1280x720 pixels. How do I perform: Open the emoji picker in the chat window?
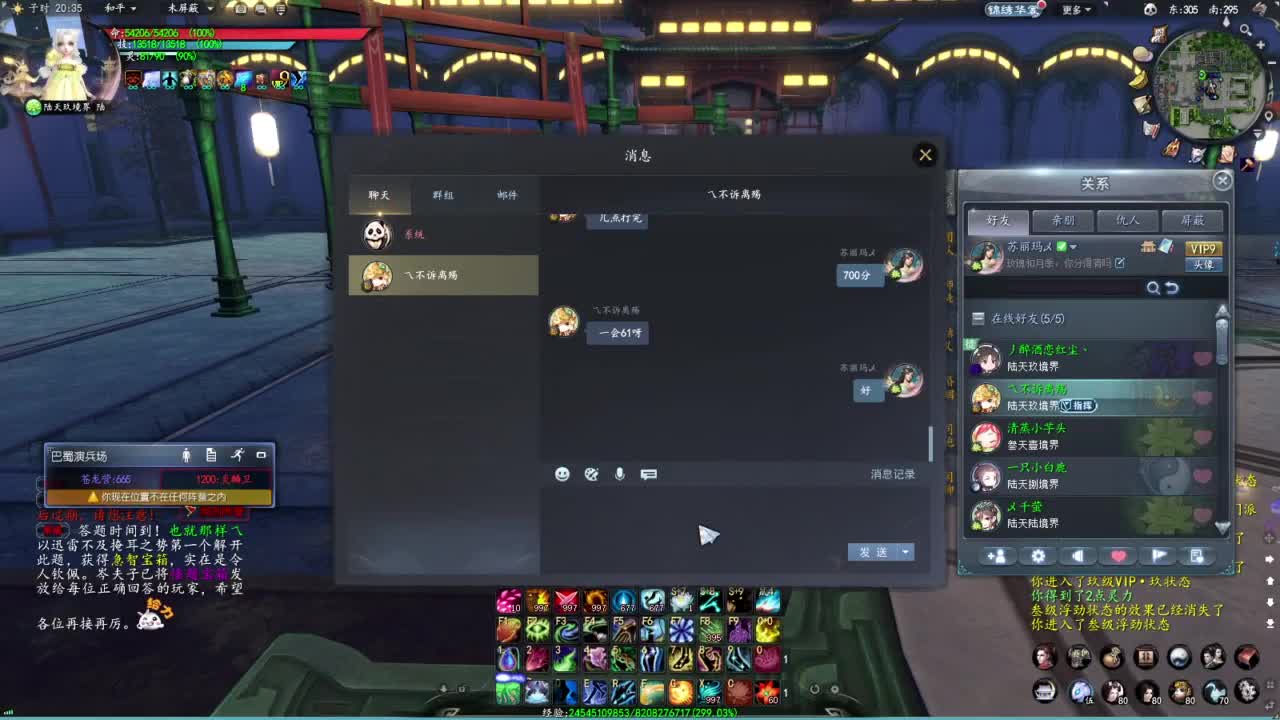click(x=563, y=475)
